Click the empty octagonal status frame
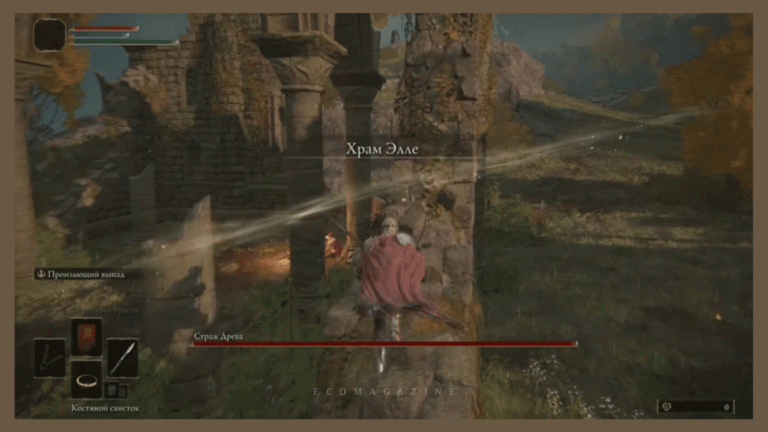 tap(49, 35)
